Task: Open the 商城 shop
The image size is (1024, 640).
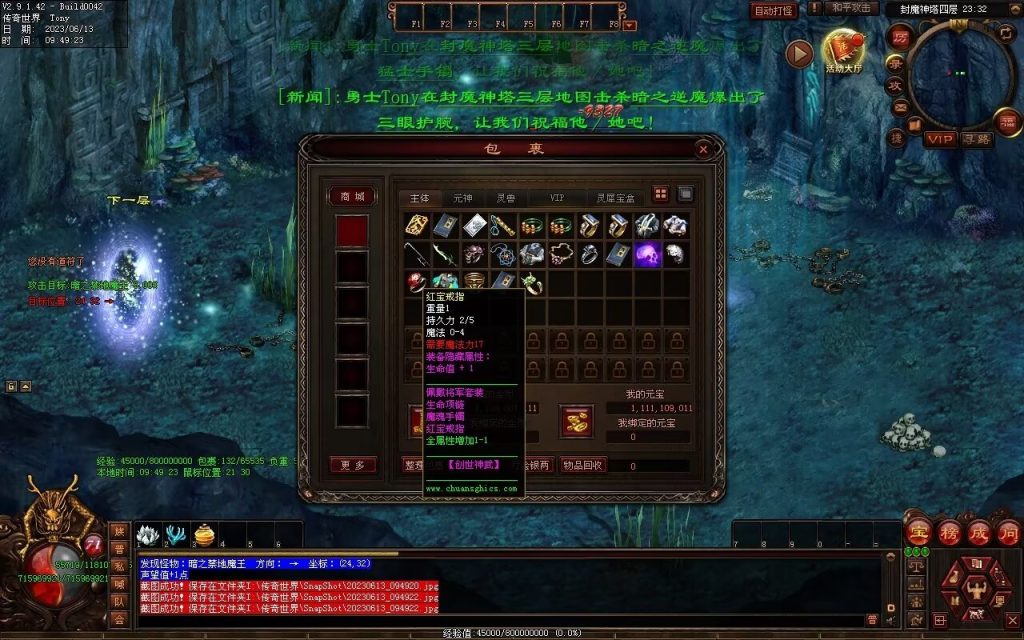Action: click(x=352, y=197)
